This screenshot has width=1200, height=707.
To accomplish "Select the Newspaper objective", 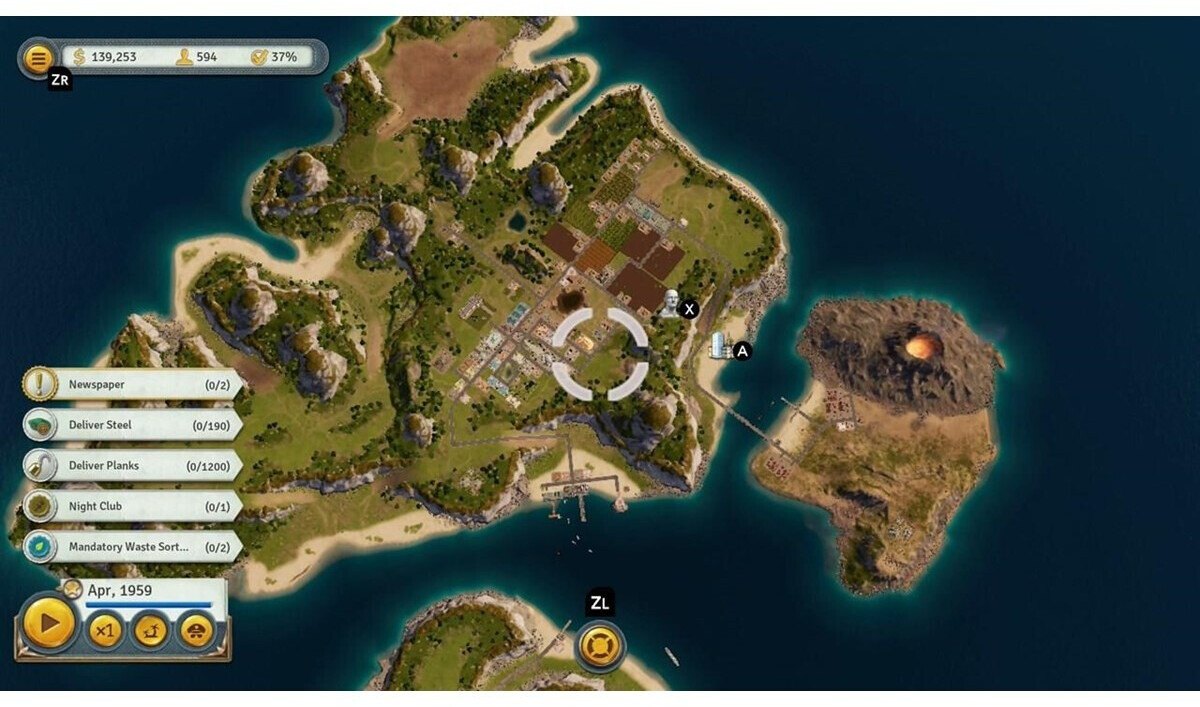I will click(x=130, y=385).
